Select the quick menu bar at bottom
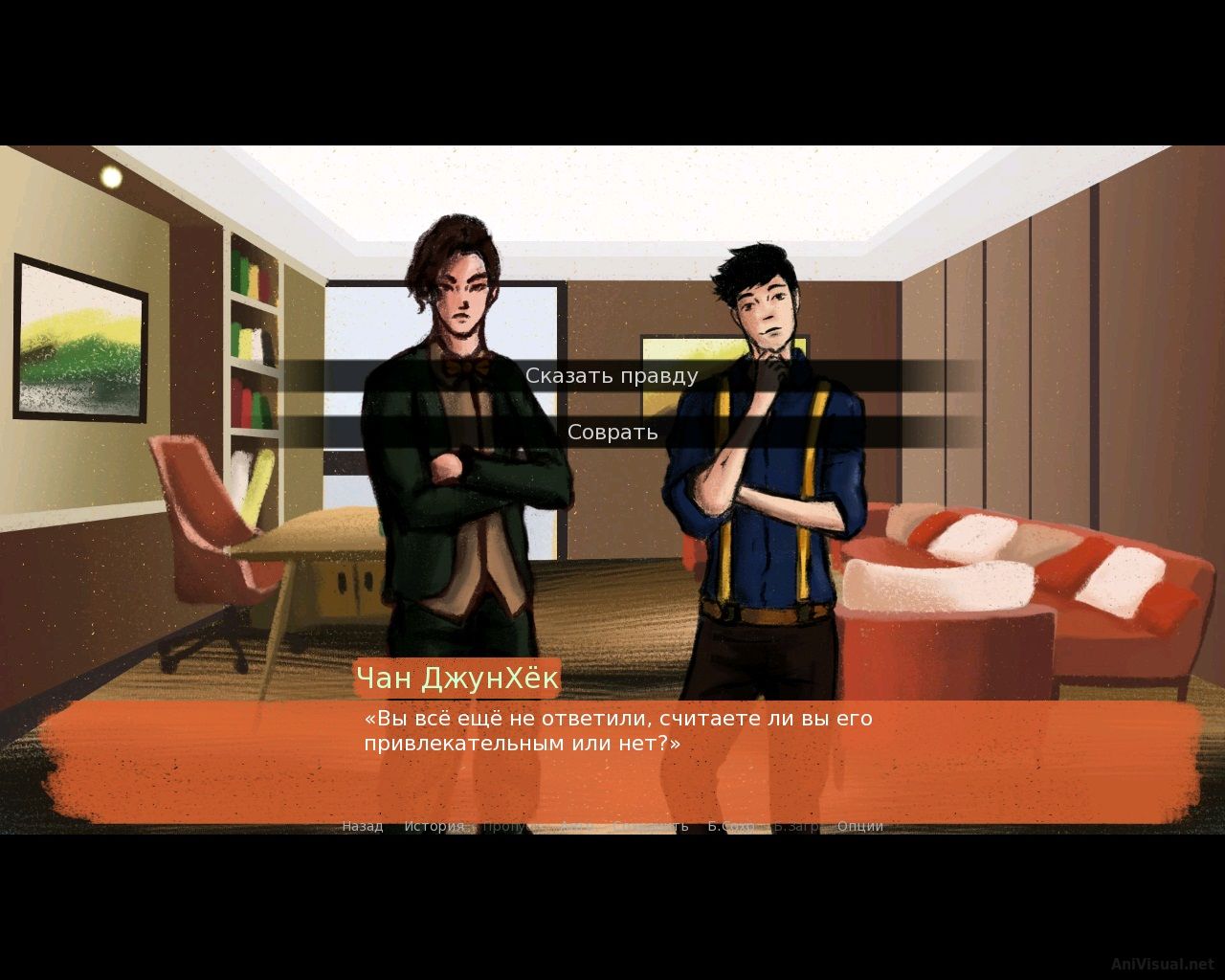 coord(612,825)
